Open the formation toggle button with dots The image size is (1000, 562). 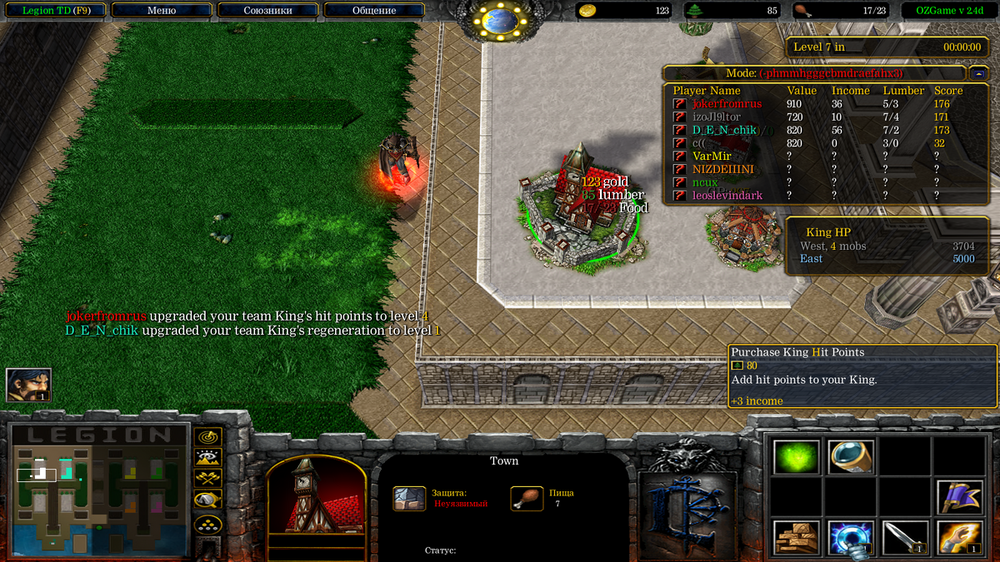[x=208, y=523]
